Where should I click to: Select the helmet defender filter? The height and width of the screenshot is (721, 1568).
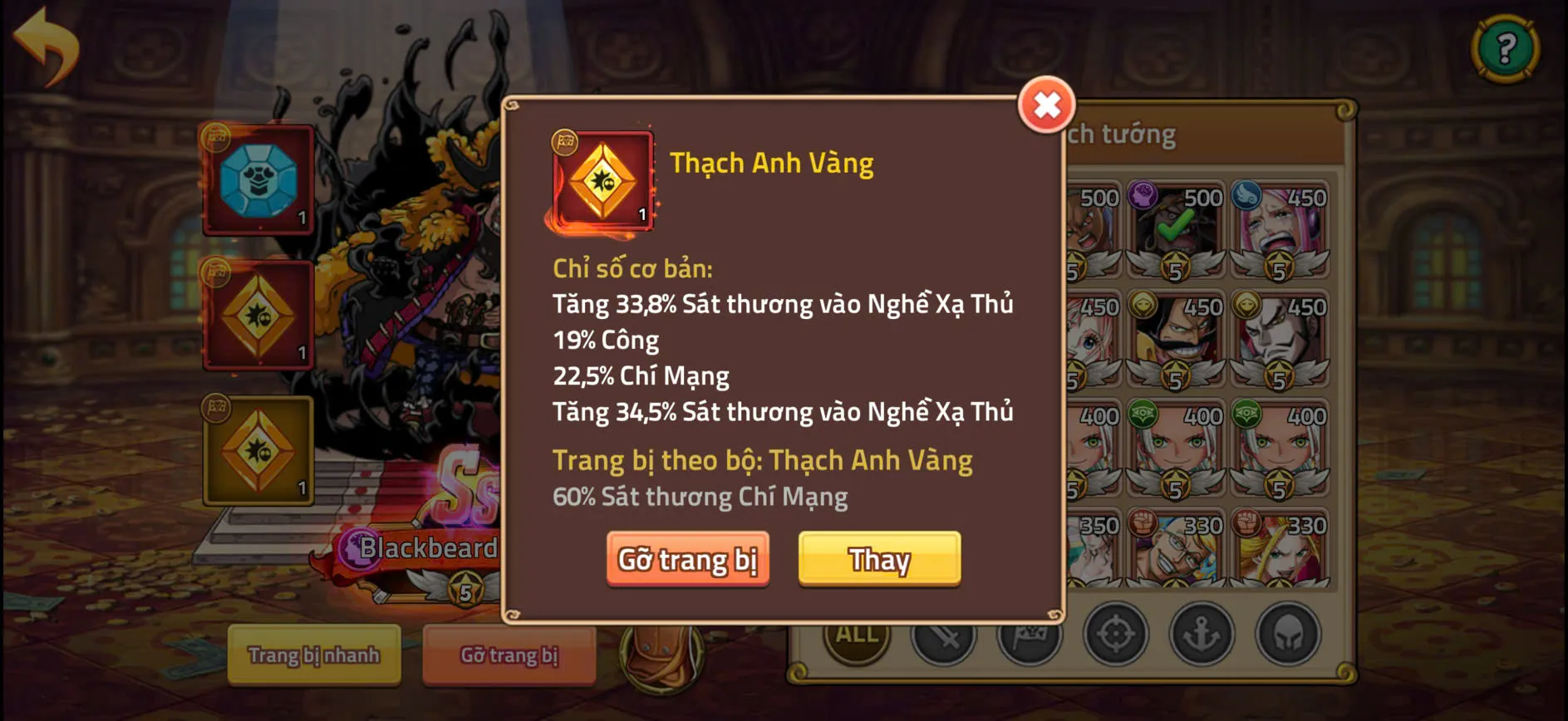click(x=1286, y=636)
